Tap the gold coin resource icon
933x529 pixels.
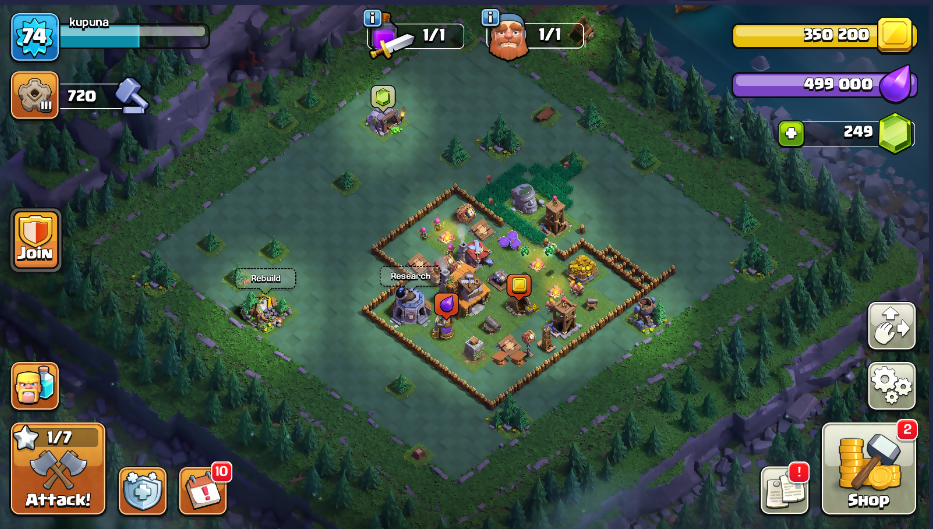coord(895,36)
